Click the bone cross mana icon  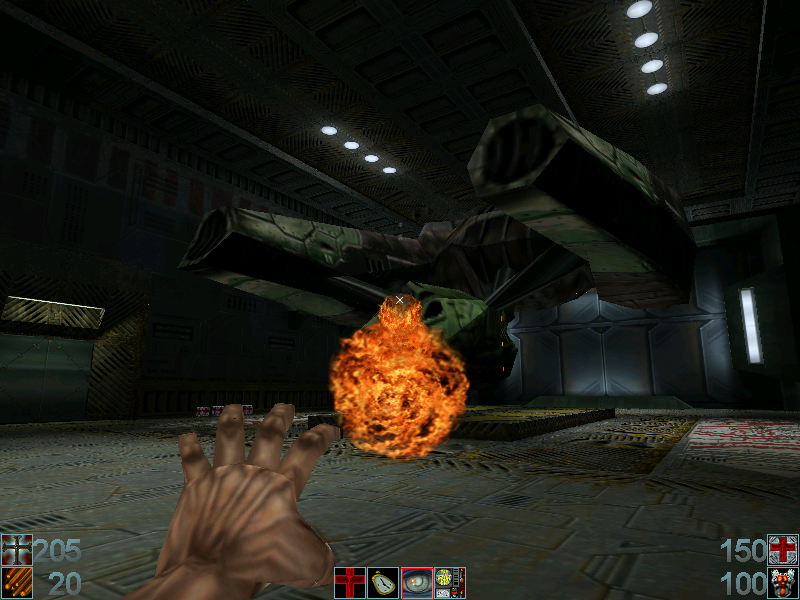pos(16,550)
